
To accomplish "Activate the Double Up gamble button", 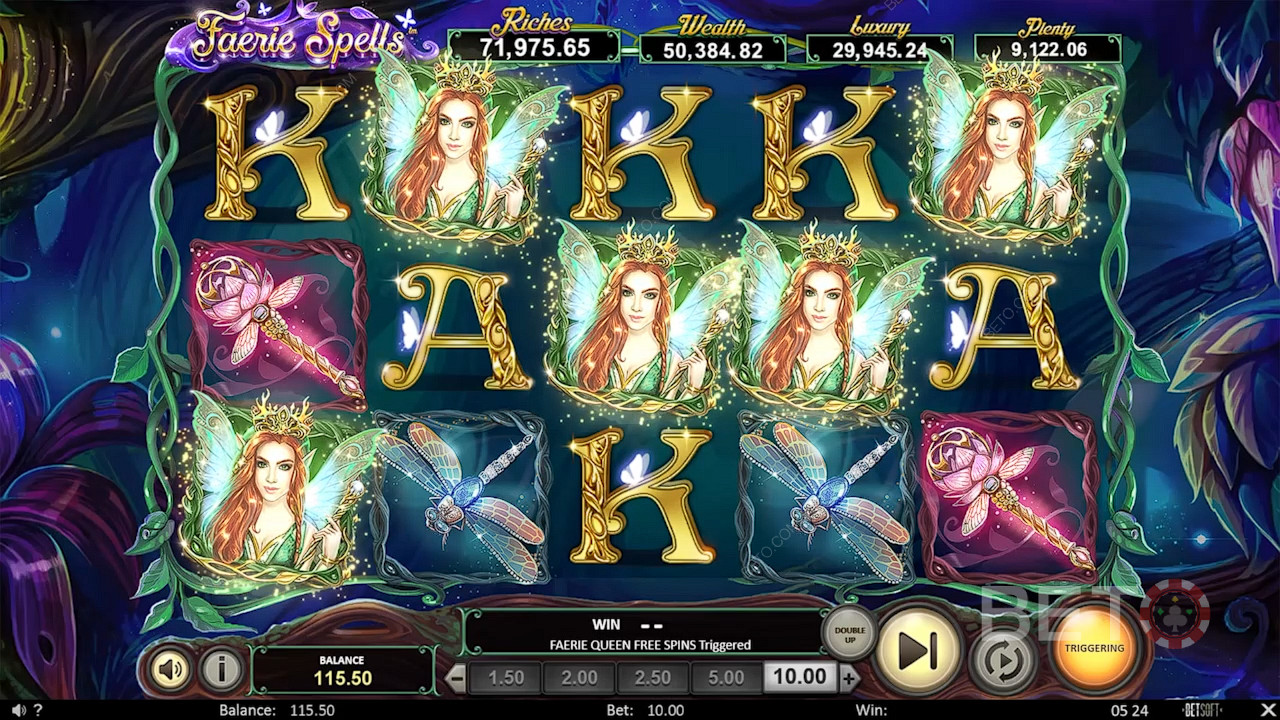I will pos(848,632).
